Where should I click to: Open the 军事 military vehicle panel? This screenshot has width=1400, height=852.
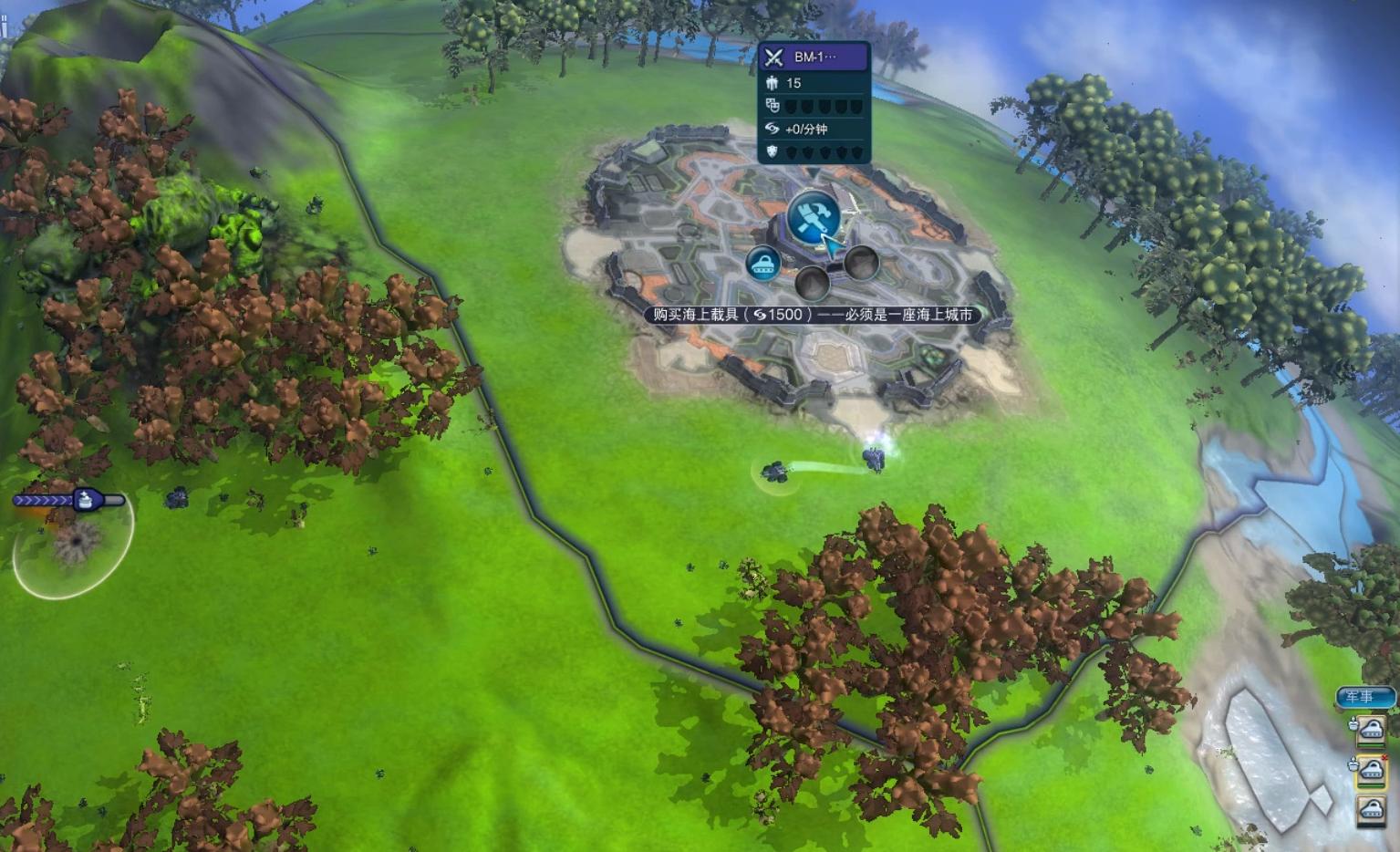[1365, 697]
